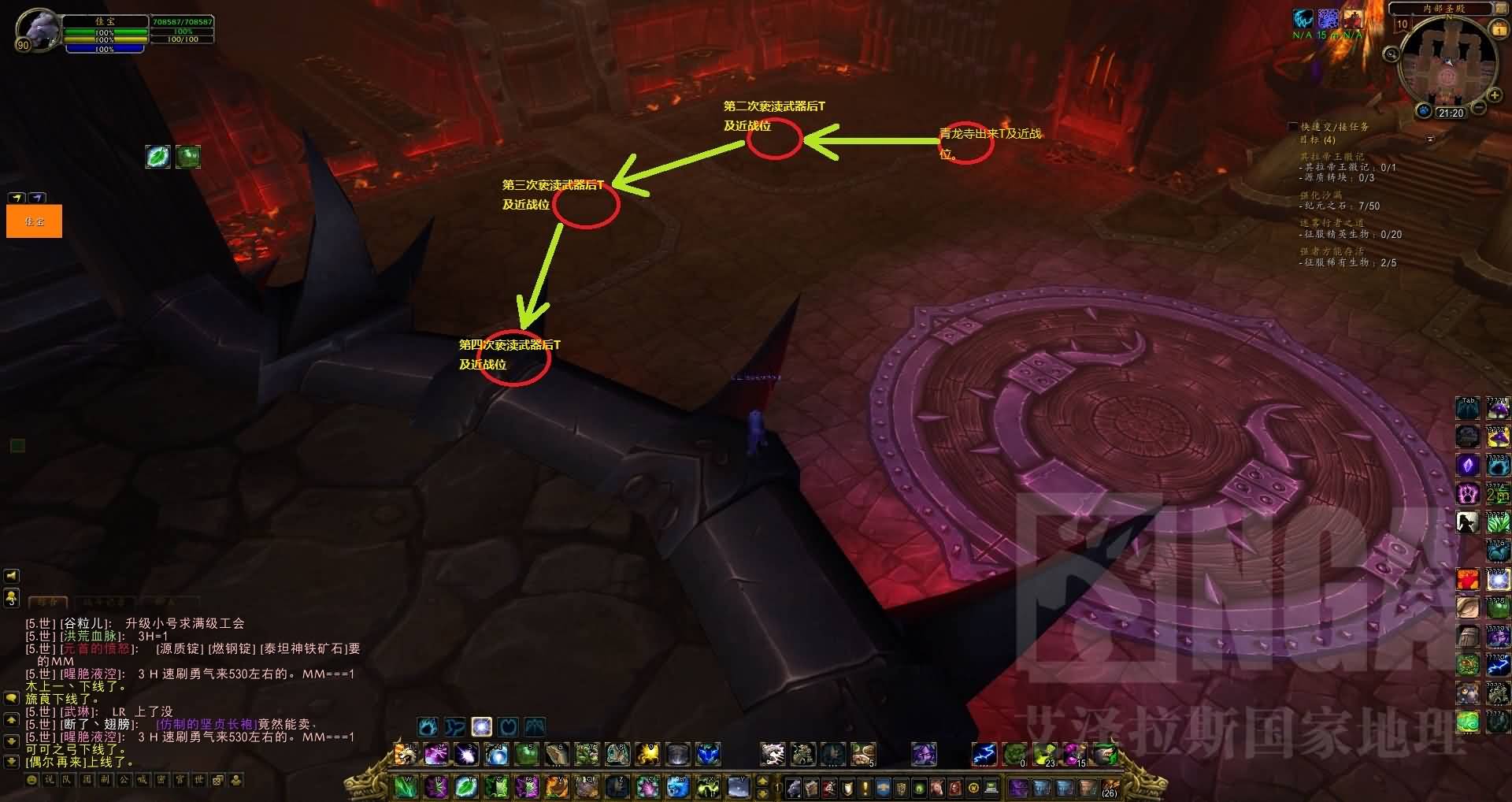1512x802 pixels.
Task: Click the 仿制的坚贞长袍 item link in chat
Action: 206,724
